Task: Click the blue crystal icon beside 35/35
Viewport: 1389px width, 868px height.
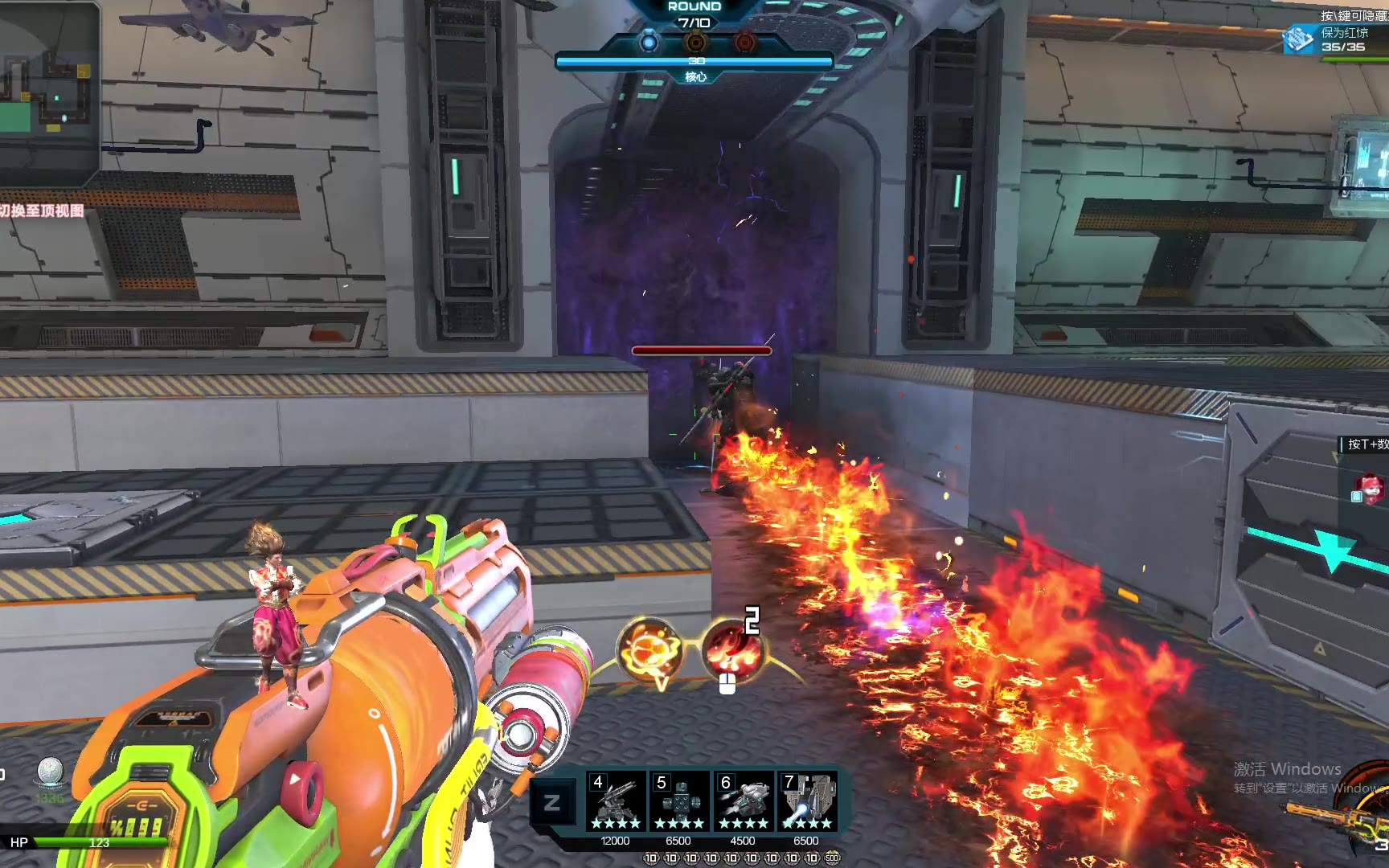Action: coord(1298,39)
